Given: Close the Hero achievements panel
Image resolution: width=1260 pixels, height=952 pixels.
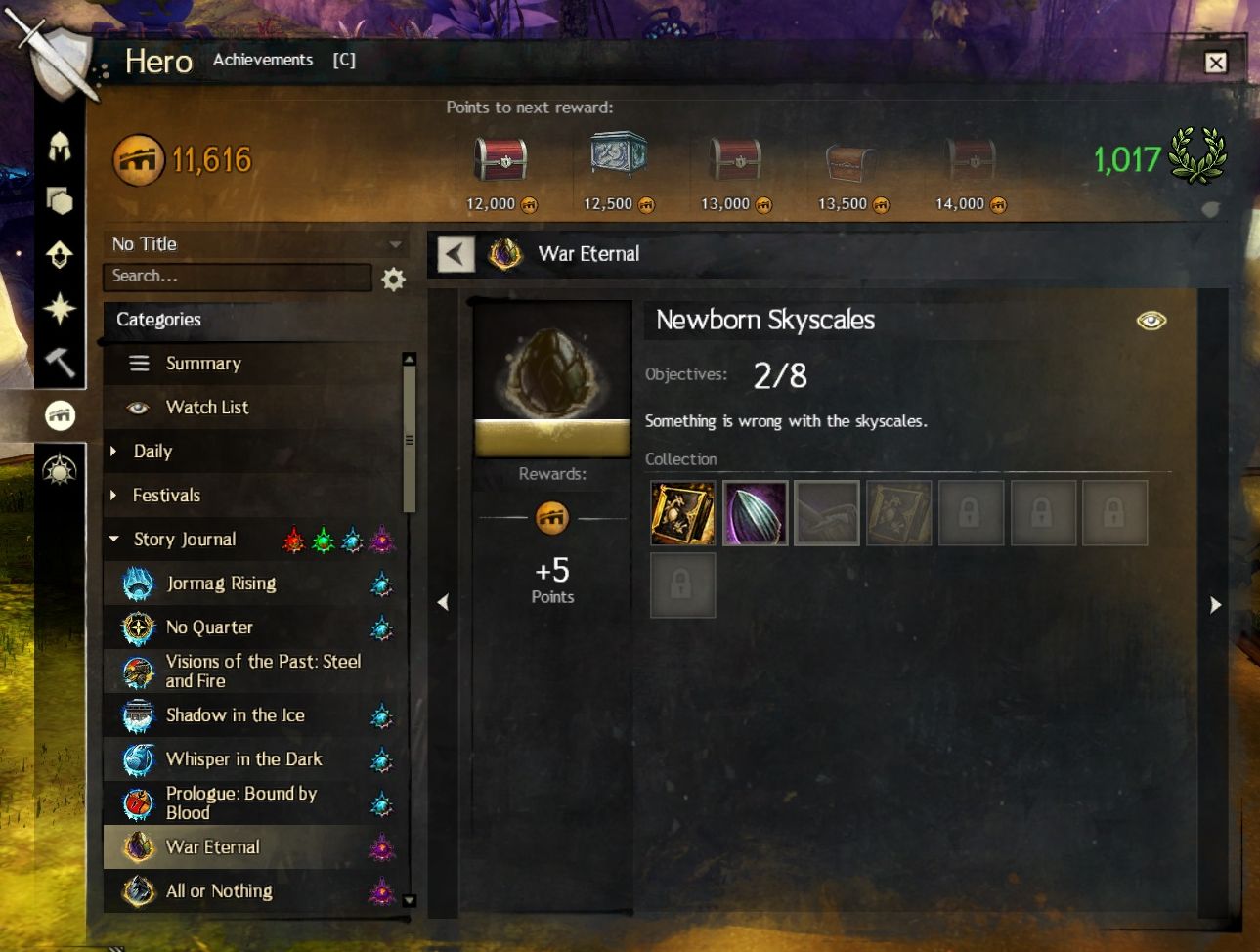Looking at the screenshot, I should click(1215, 63).
